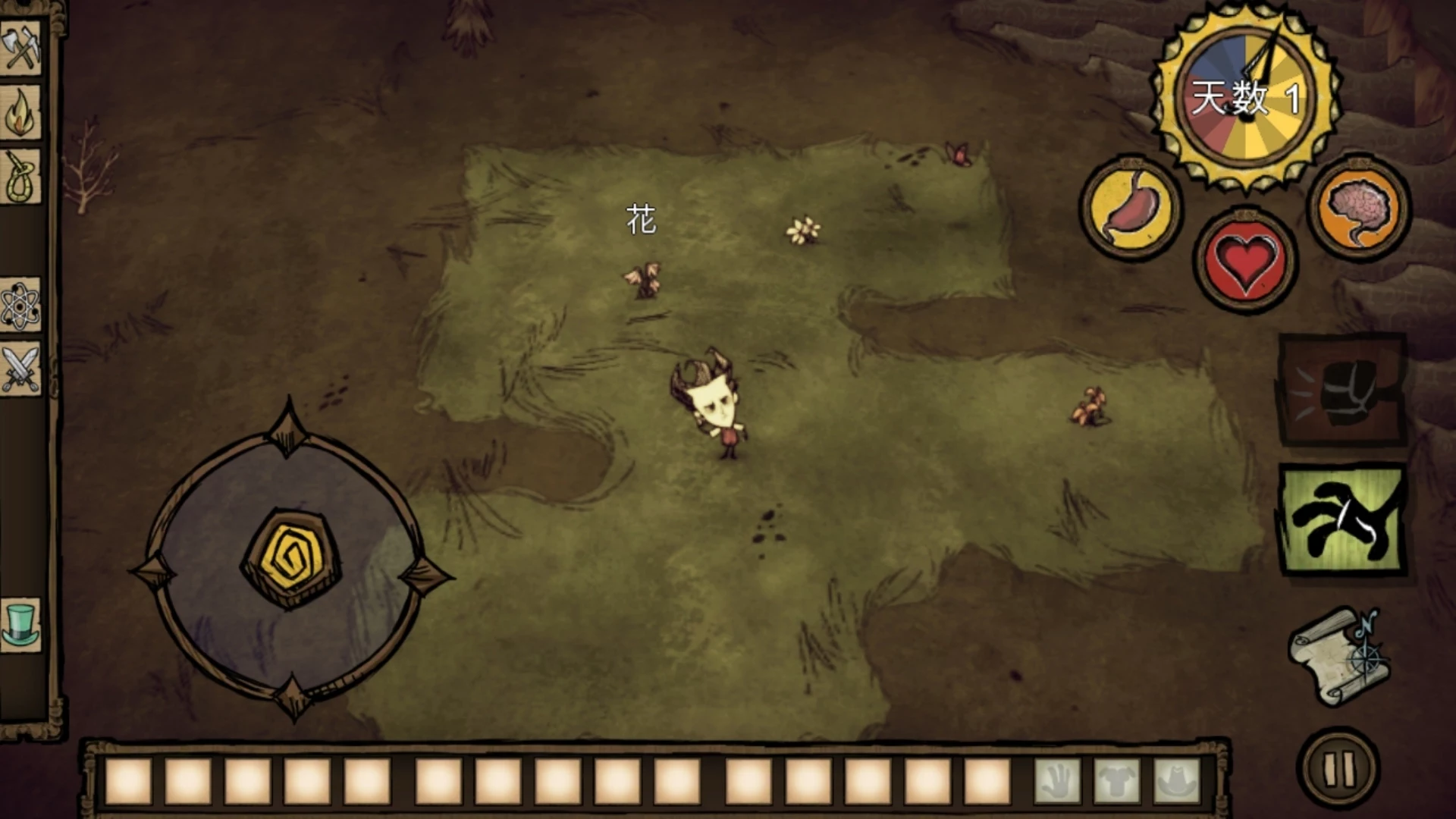Open the Fight crossed-swords crafting tab
This screenshot has height=819, width=1456.
pos(20,369)
